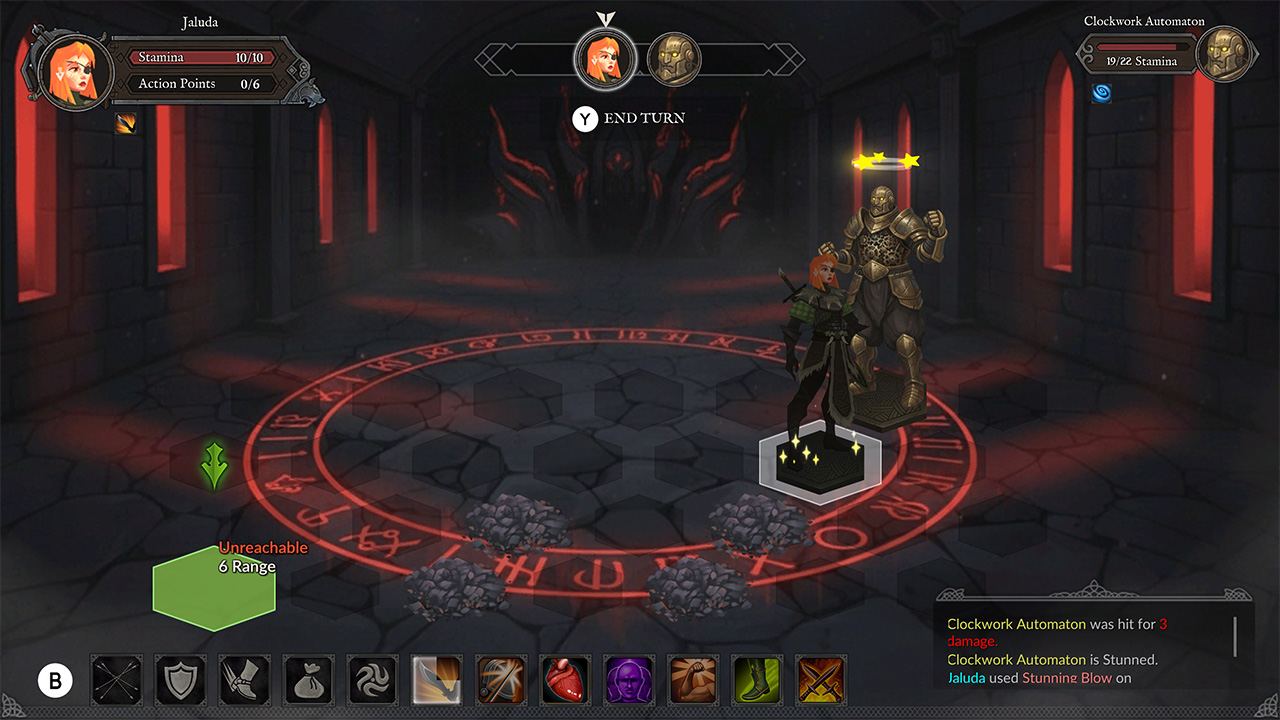This screenshot has height=720, width=1280.
Task: Select the heart ability on the hotbar
Action: pyautogui.click(x=564, y=680)
